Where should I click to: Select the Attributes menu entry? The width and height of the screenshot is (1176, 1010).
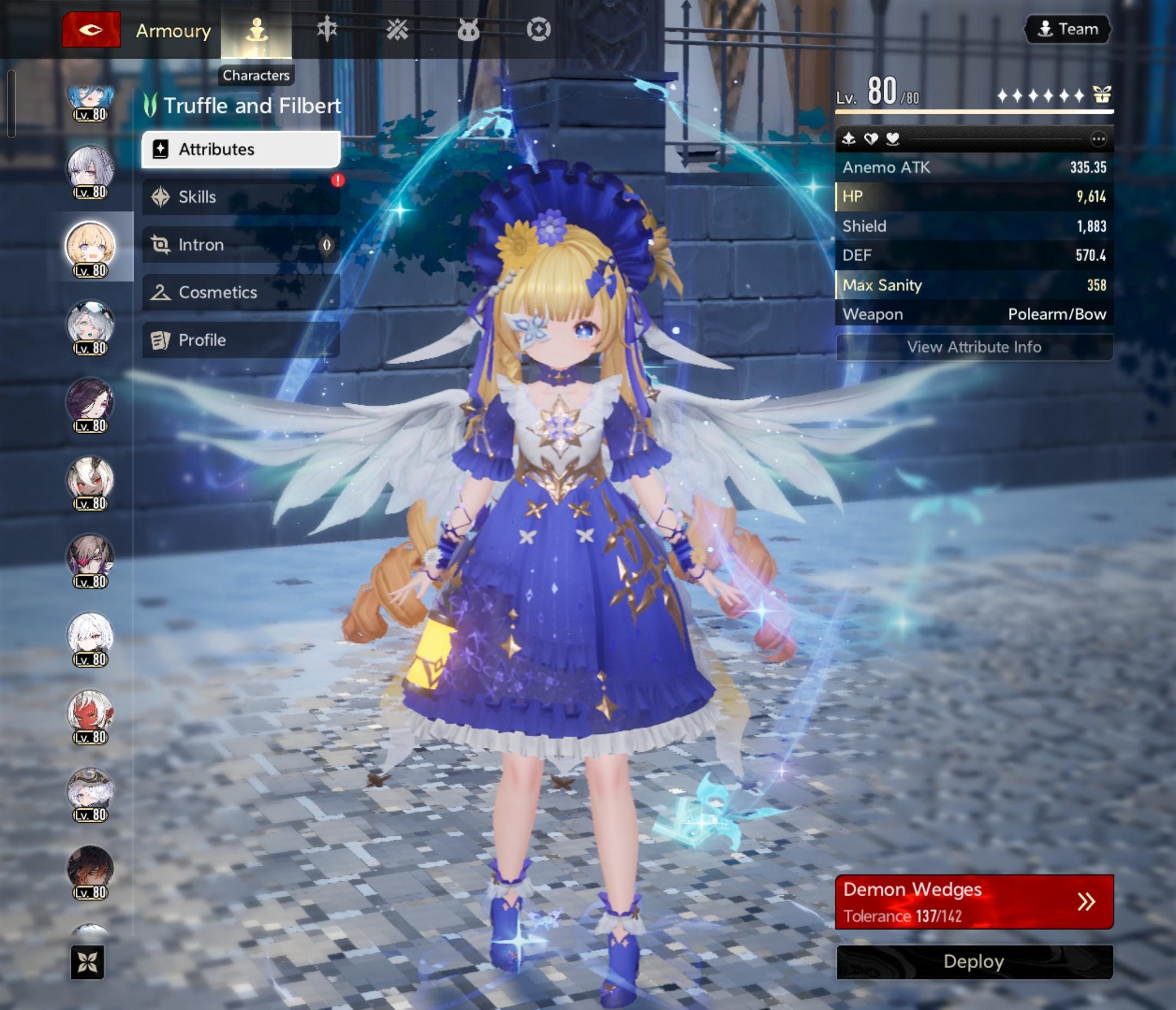point(241,150)
